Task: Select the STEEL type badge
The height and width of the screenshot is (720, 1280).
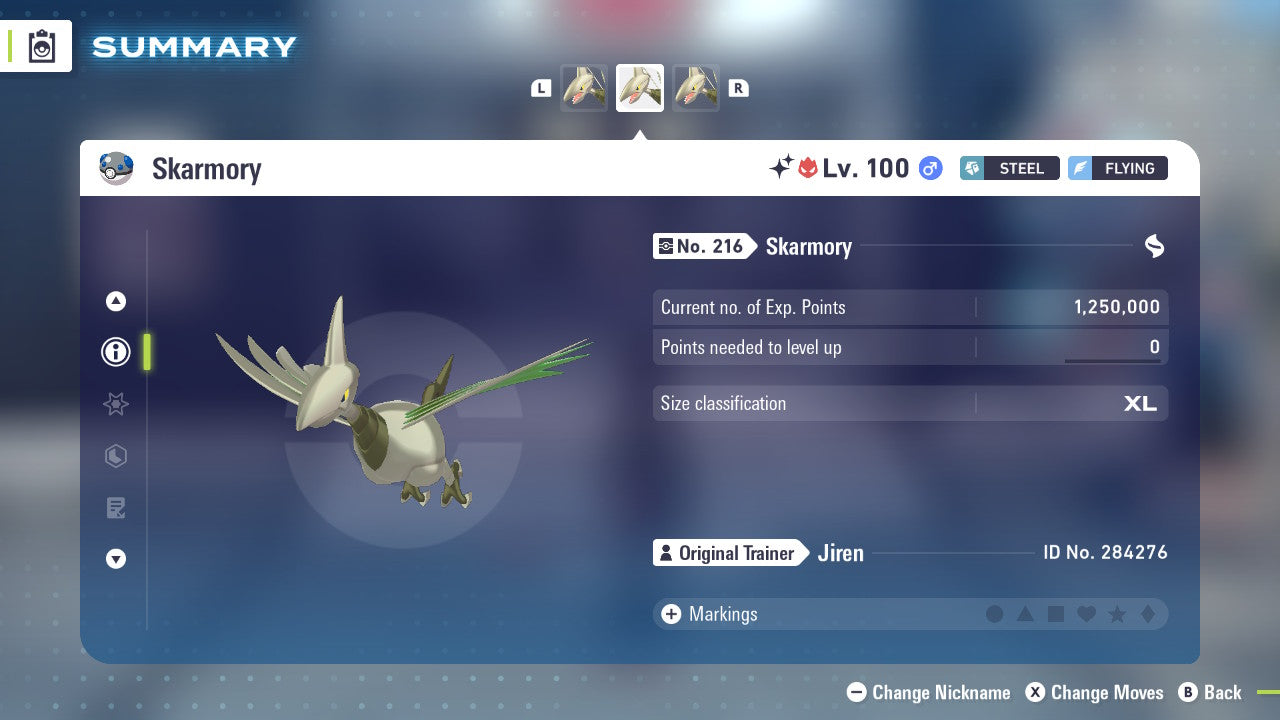Action: 1009,168
